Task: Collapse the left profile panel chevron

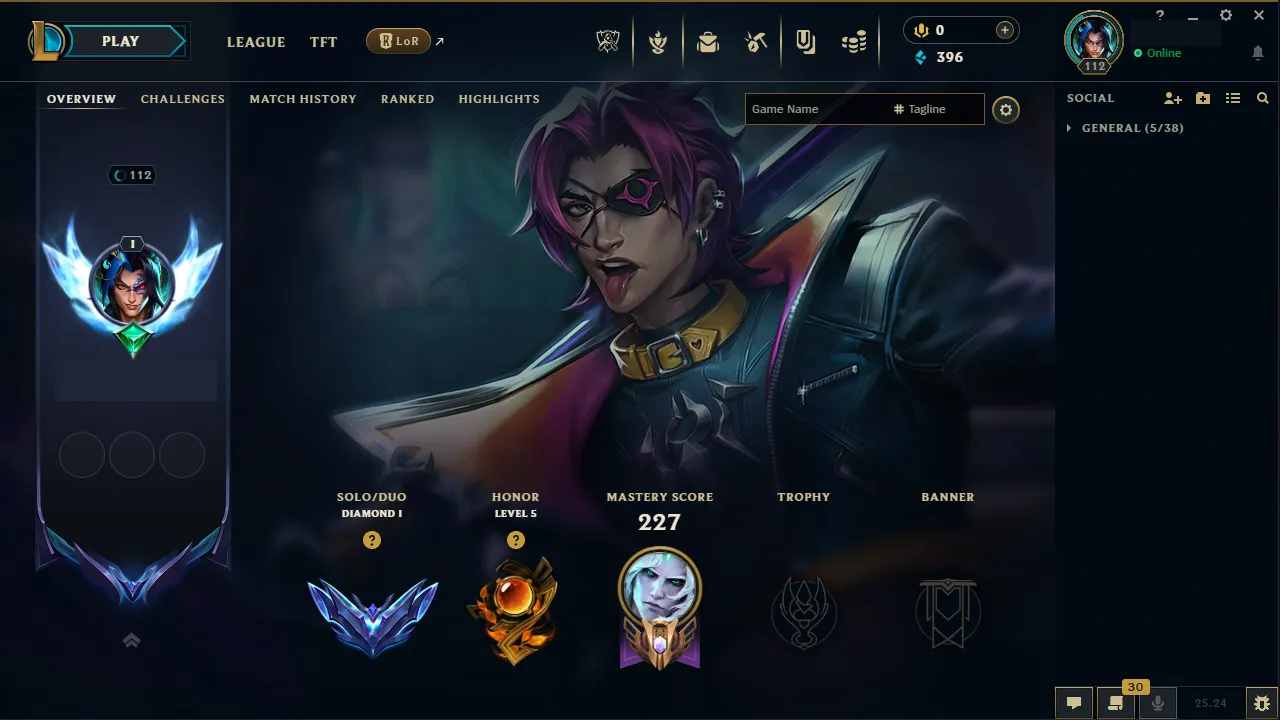Action: (x=131, y=639)
